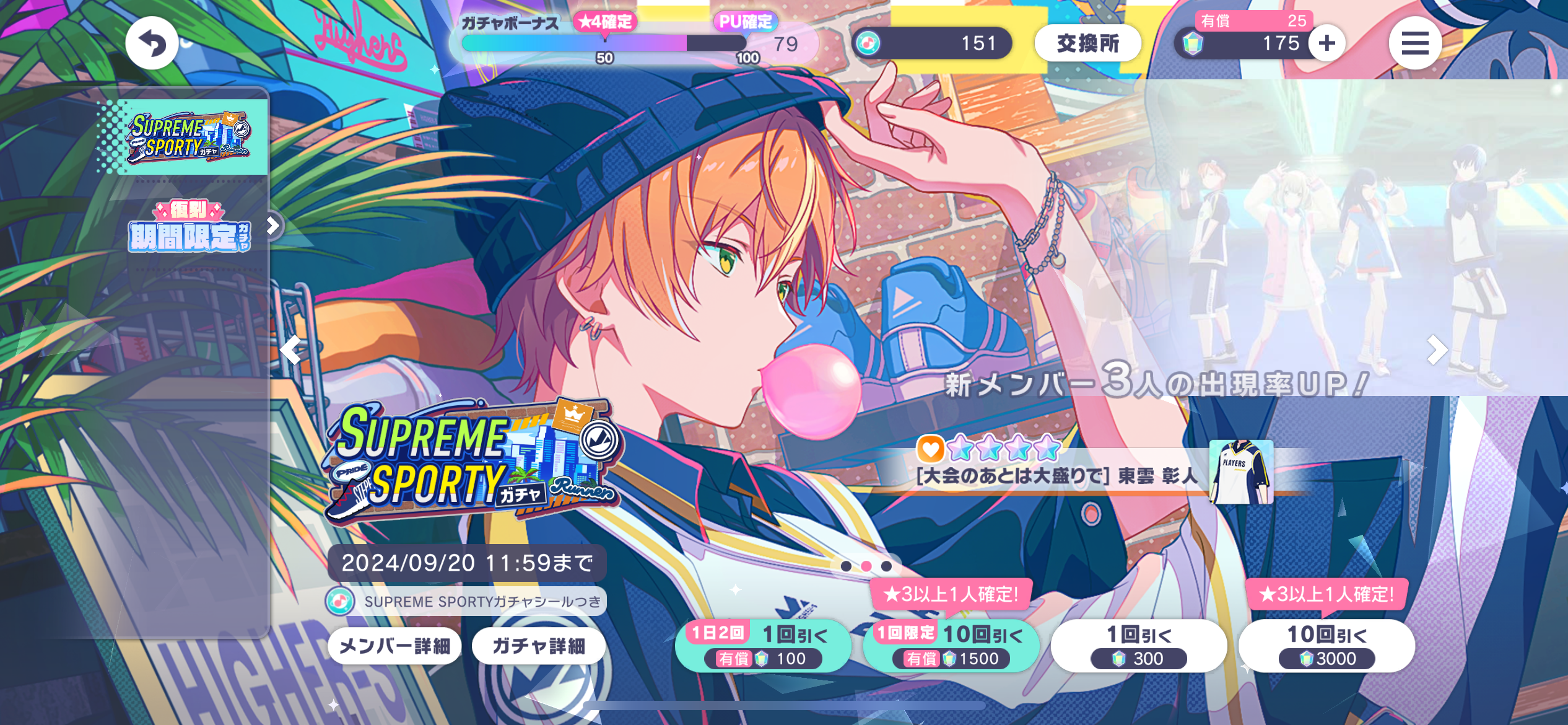Add crystals with the plus button
The width and height of the screenshot is (1568, 725).
pyautogui.click(x=1326, y=43)
